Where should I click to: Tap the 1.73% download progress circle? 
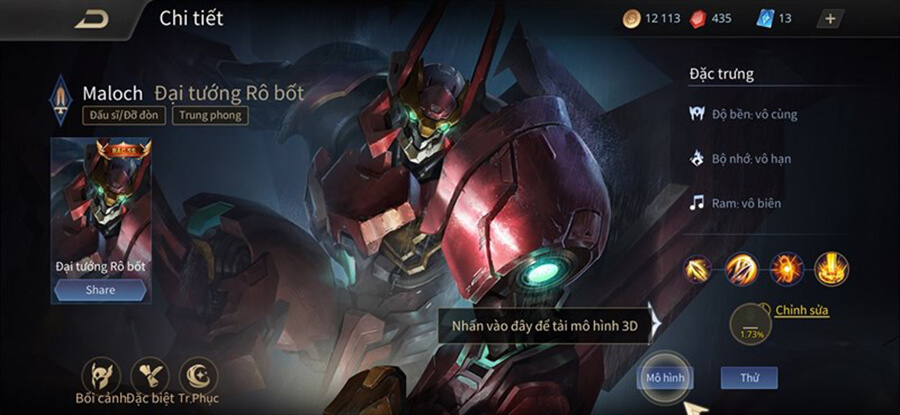749,325
